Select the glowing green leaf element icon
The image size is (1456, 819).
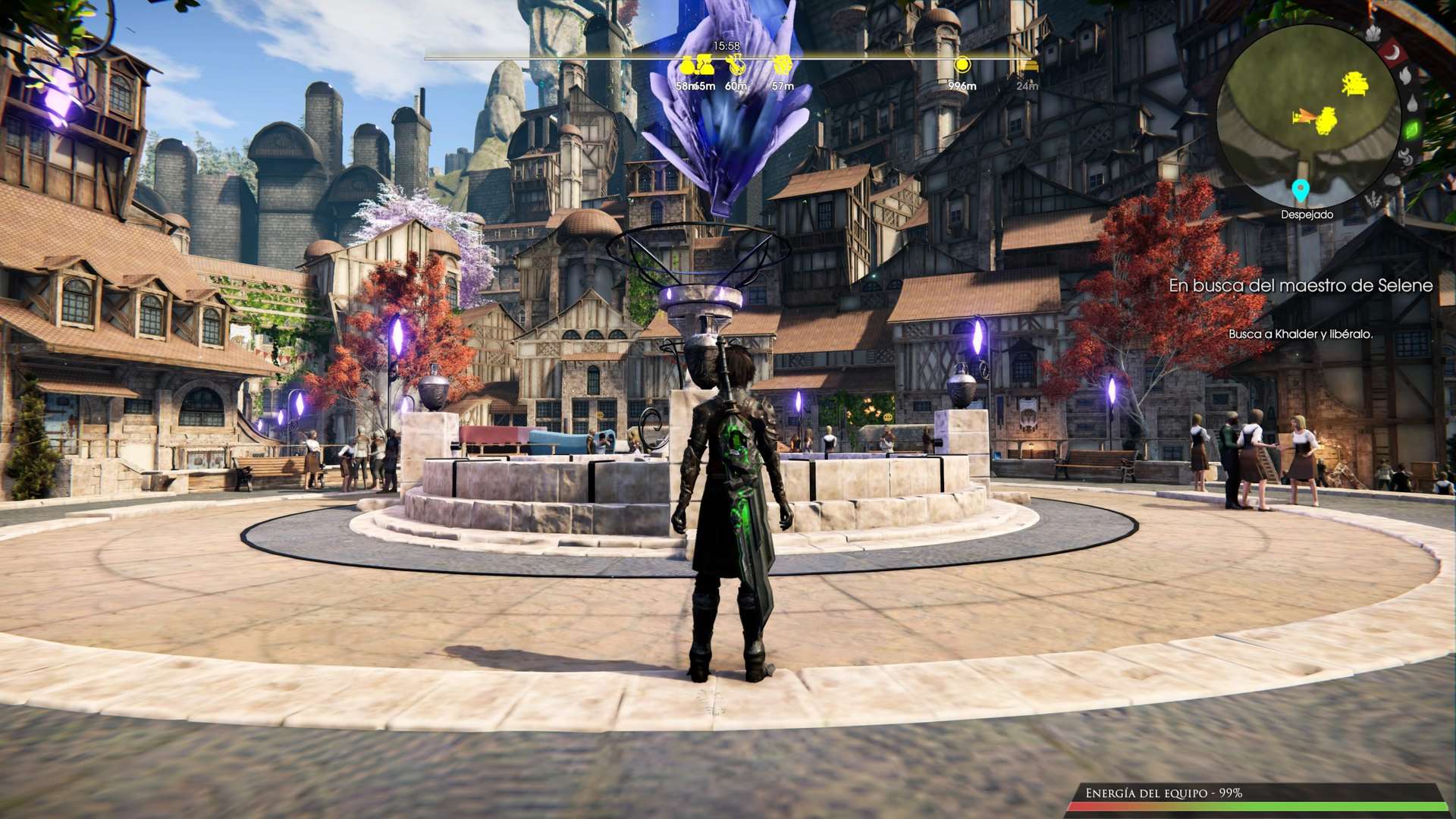click(x=1414, y=130)
